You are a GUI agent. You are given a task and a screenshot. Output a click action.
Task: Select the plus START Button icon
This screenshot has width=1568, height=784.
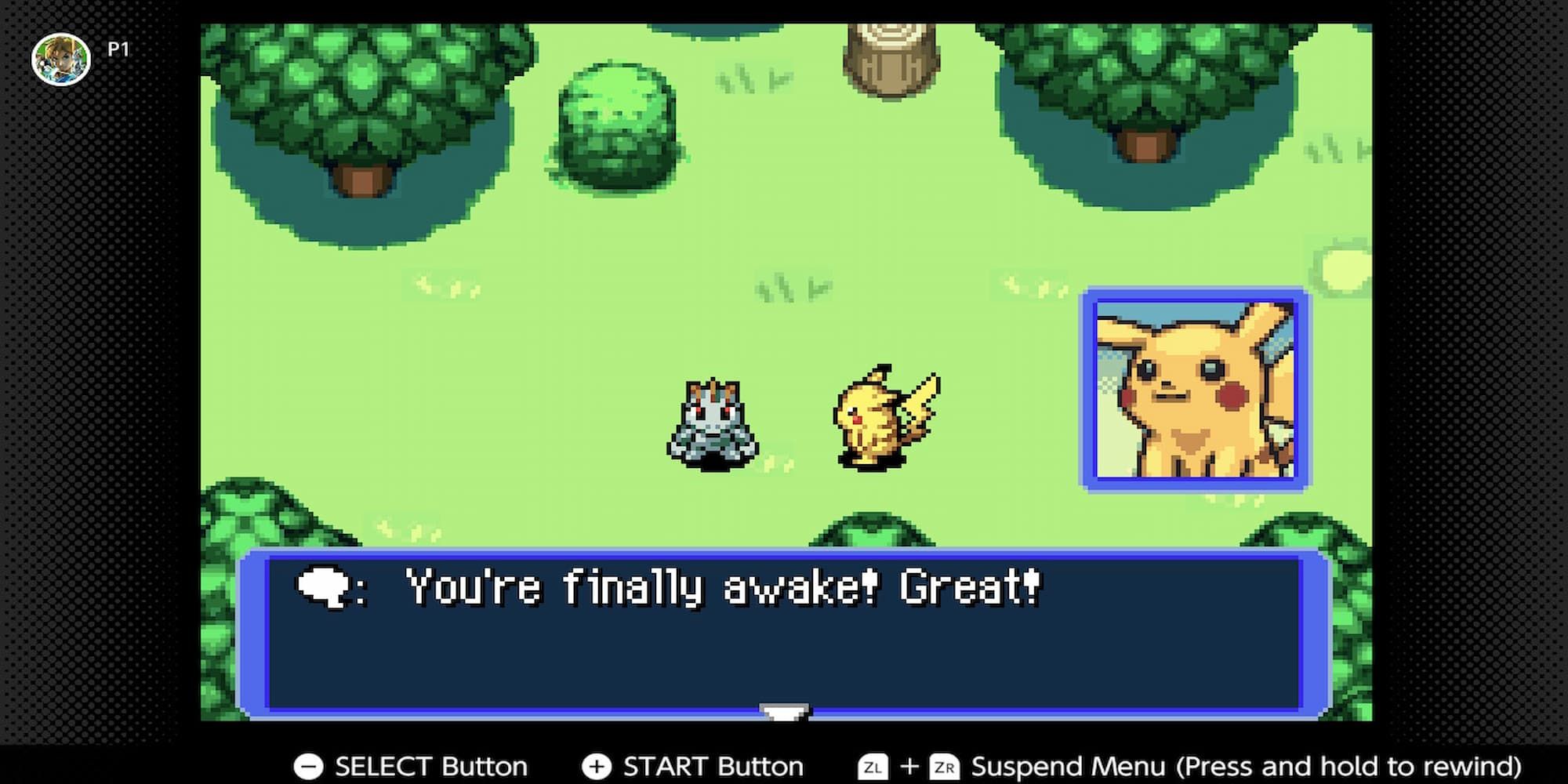click(597, 766)
